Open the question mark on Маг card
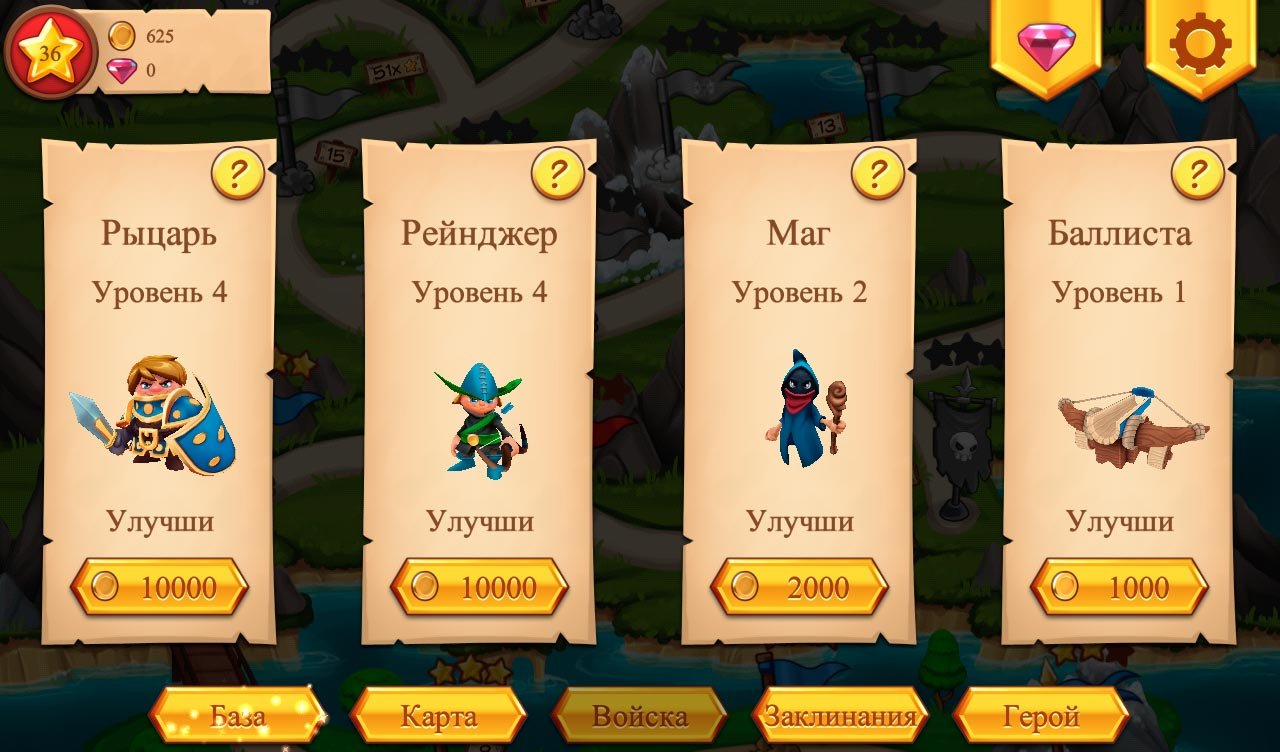The height and width of the screenshot is (752, 1280). (878, 174)
